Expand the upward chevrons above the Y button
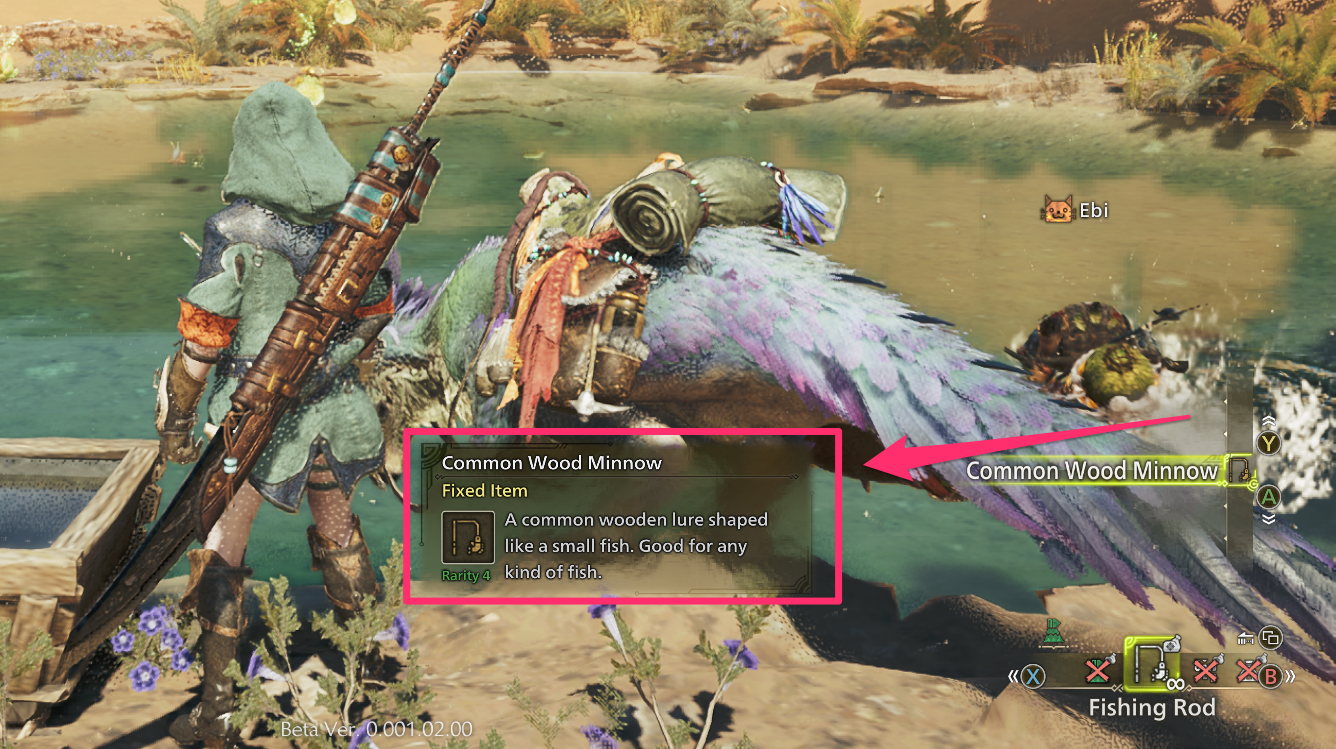The height and width of the screenshot is (749, 1336). click(1269, 420)
